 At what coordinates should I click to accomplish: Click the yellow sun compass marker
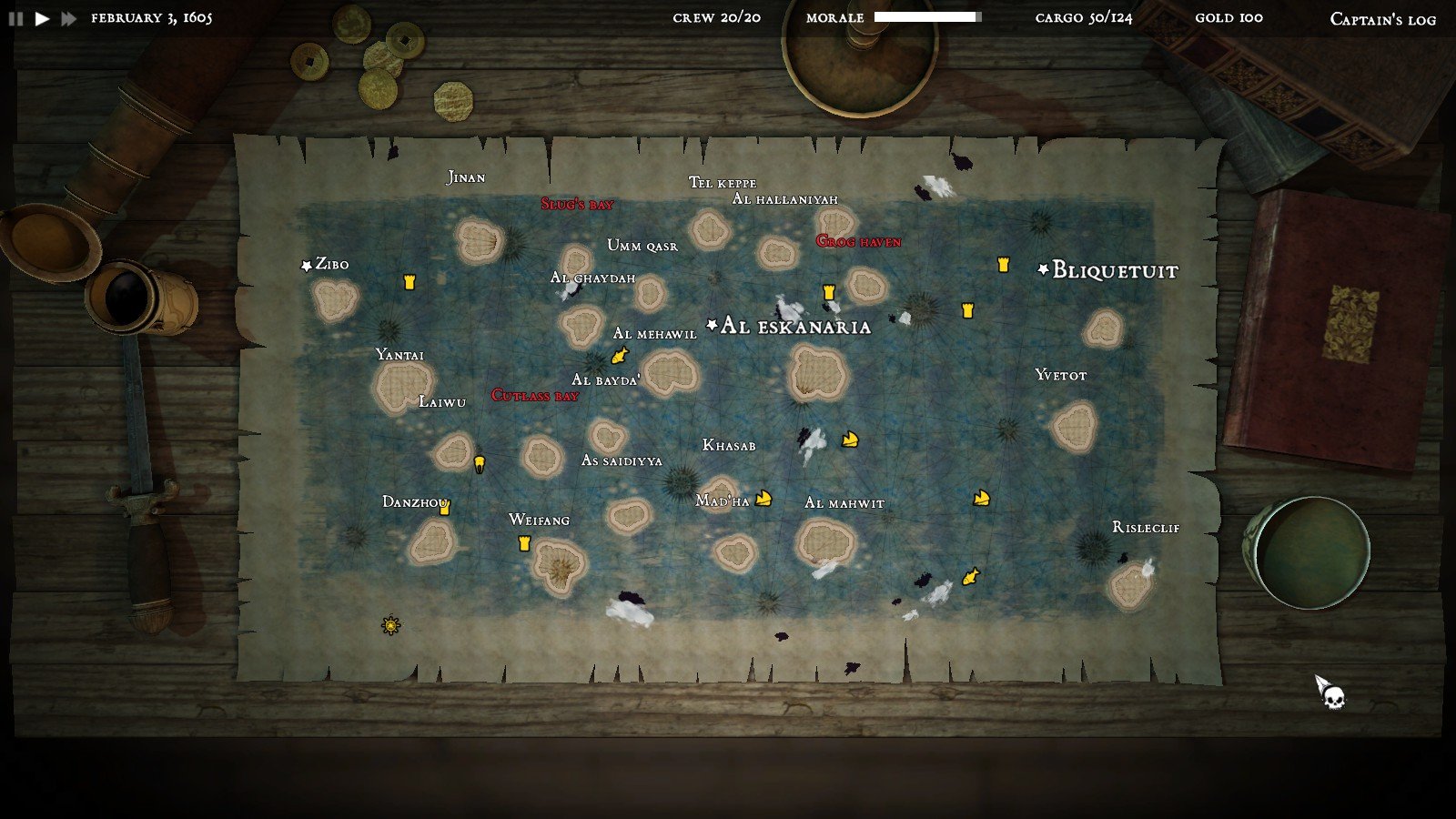[391, 625]
